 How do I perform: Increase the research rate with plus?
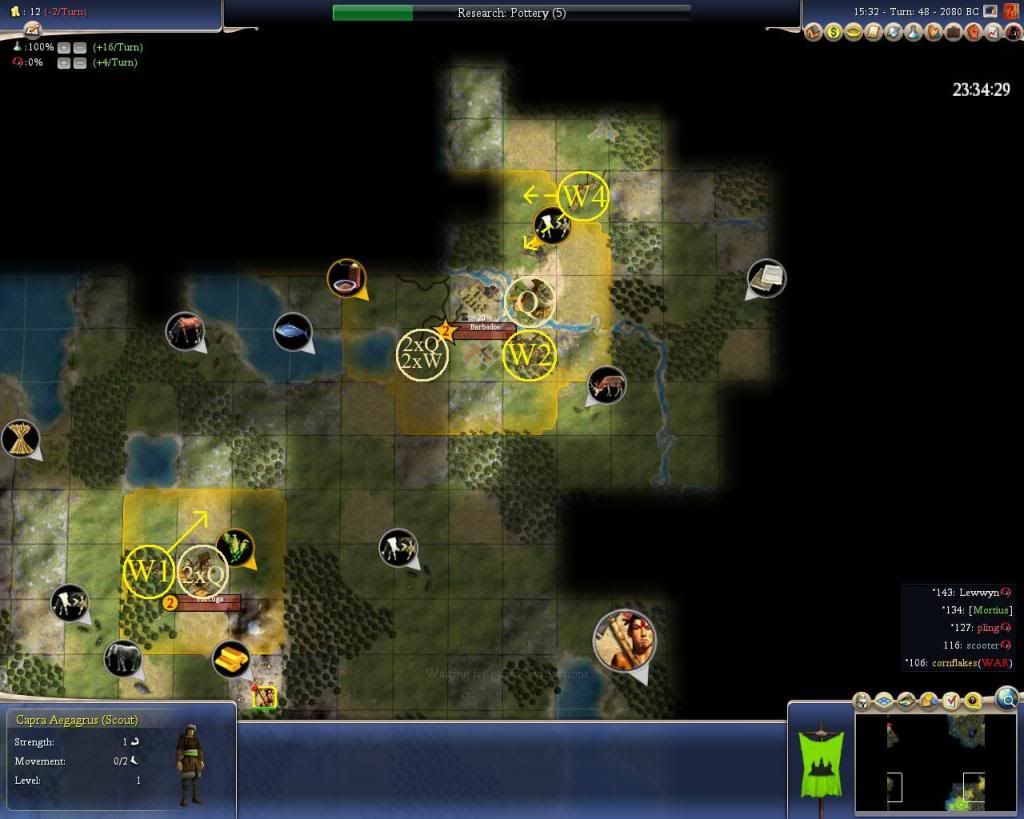[x=64, y=48]
